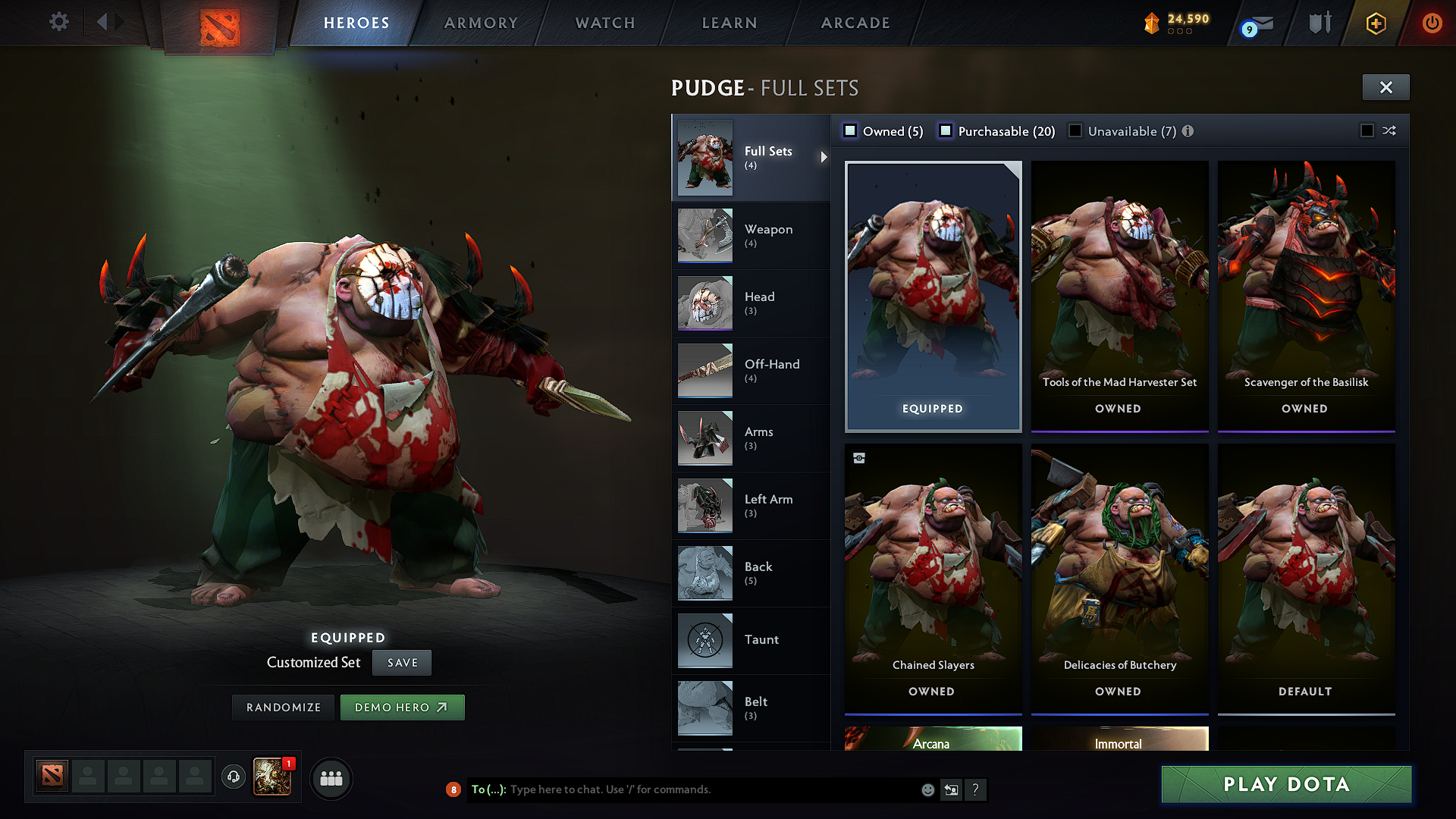Image resolution: width=1456 pixels, height=819 pixels.
Task: Close the Pudge full sets panel
Action: (1385, 87)
